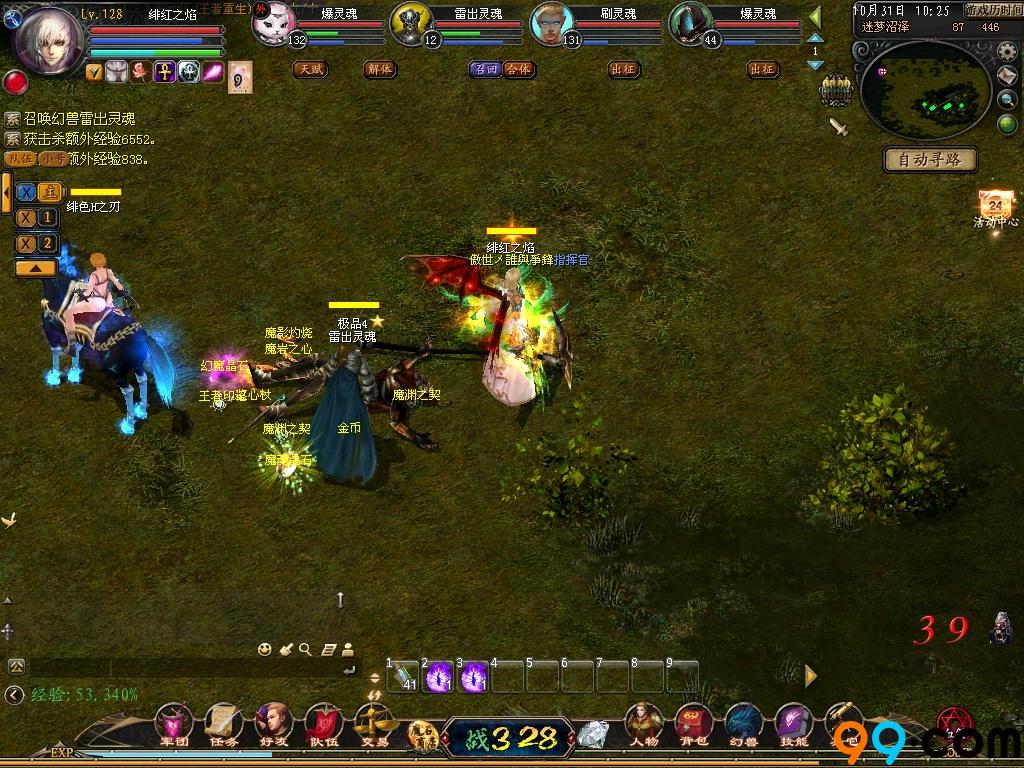Open the 任务 quest scroll
Viewport: 1024px width, 768px height.
point(223,722)
